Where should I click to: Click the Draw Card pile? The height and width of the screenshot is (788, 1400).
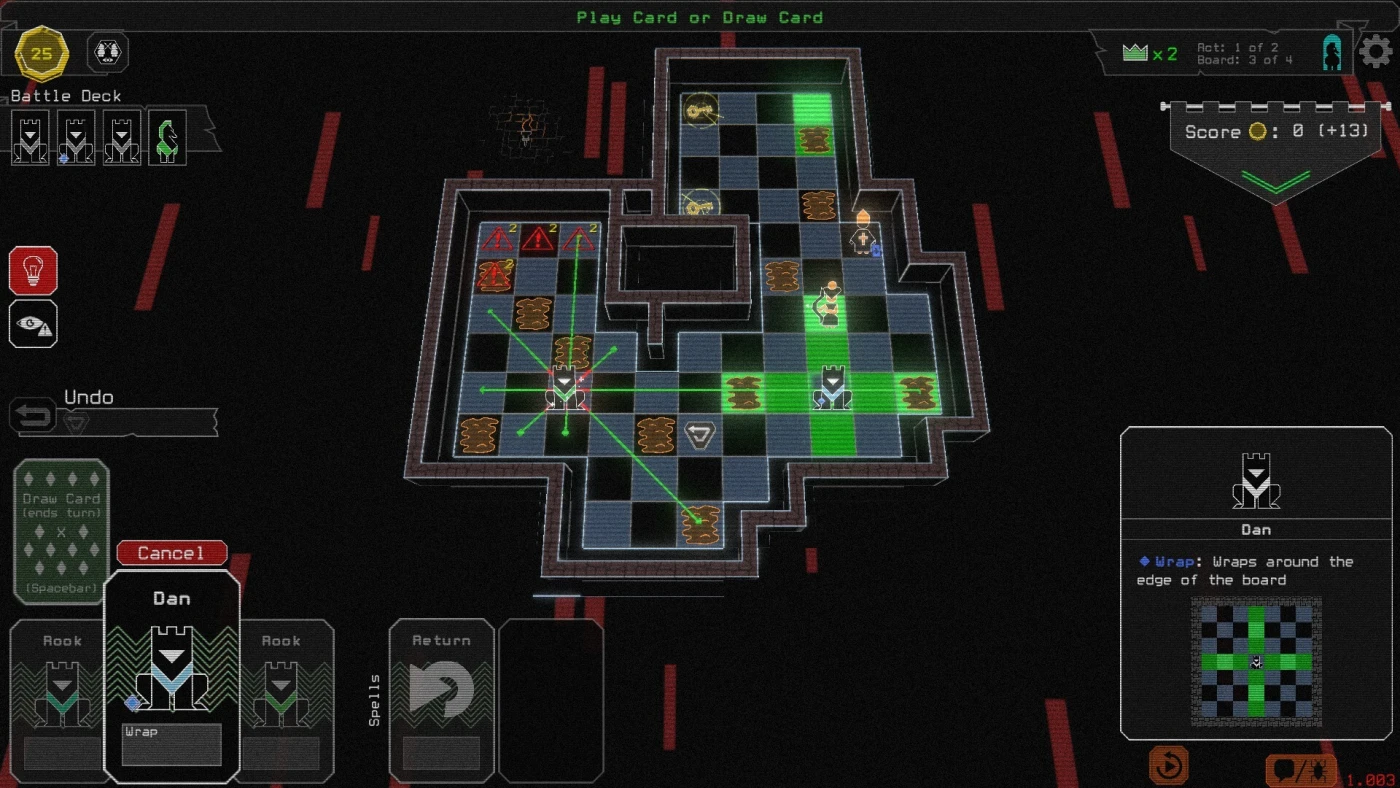61,530
